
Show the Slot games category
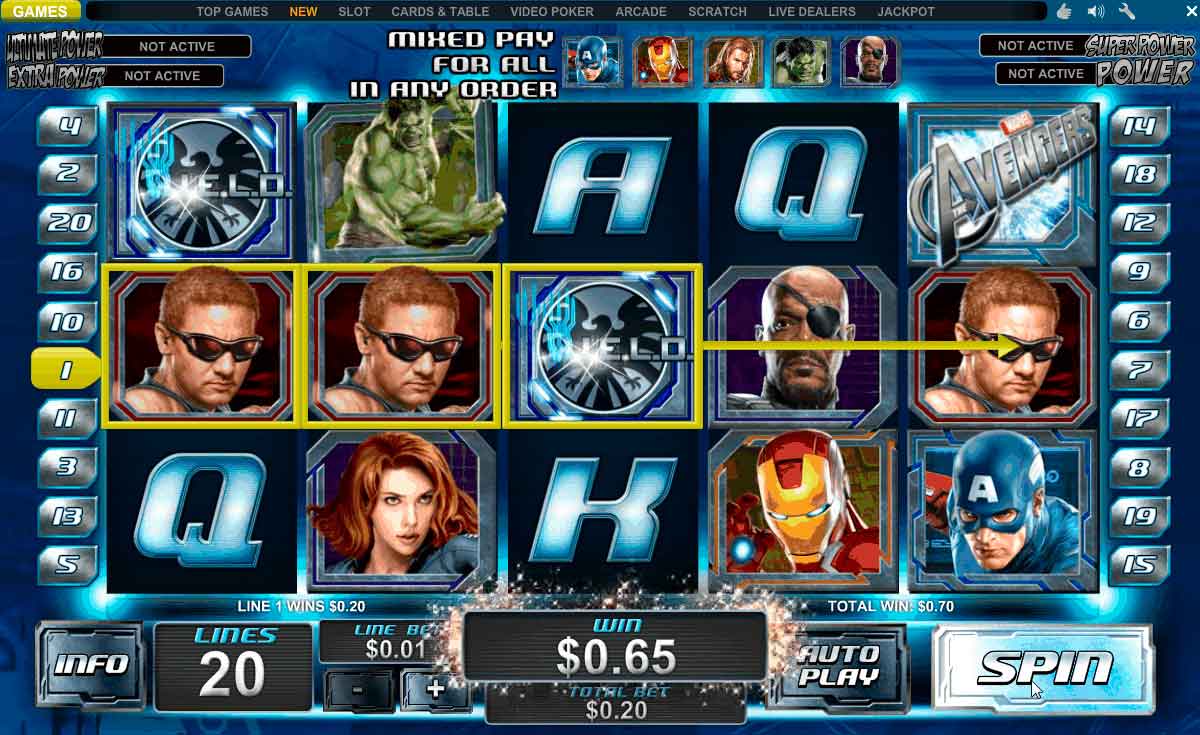(x=354, y=12)
